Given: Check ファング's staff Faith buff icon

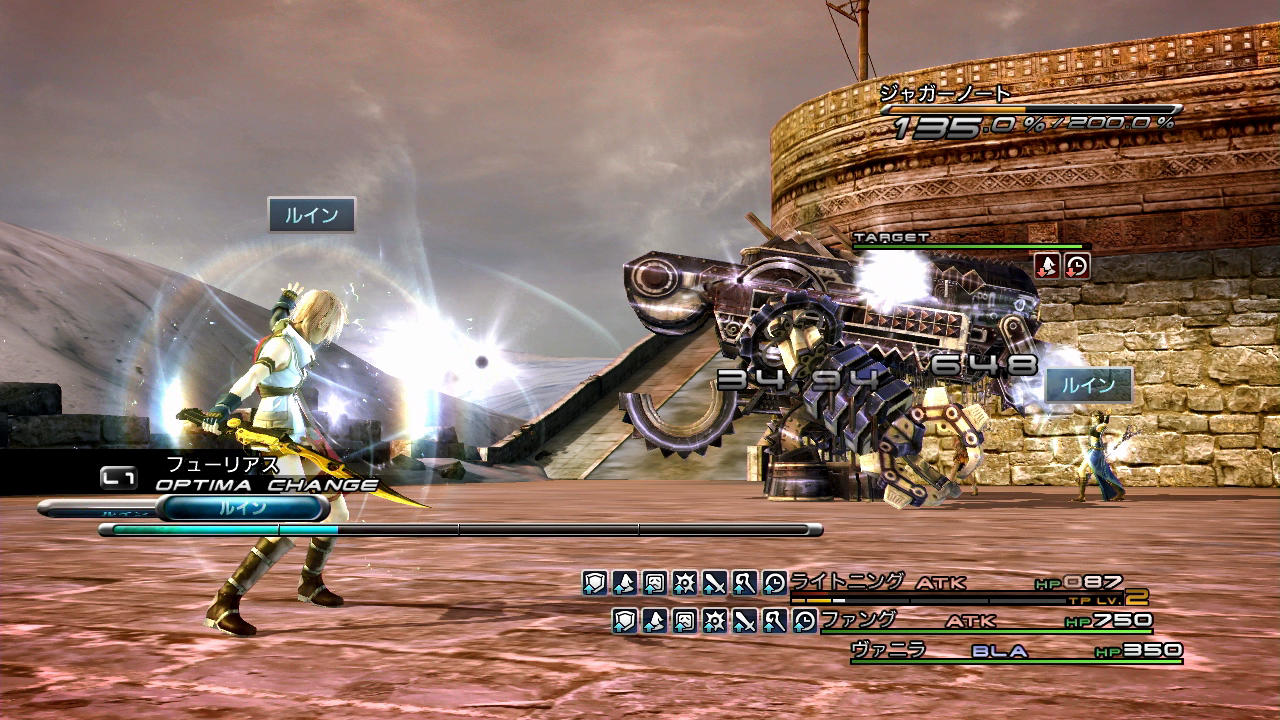Looking at the screenshot, I should [x=774, y=621].
